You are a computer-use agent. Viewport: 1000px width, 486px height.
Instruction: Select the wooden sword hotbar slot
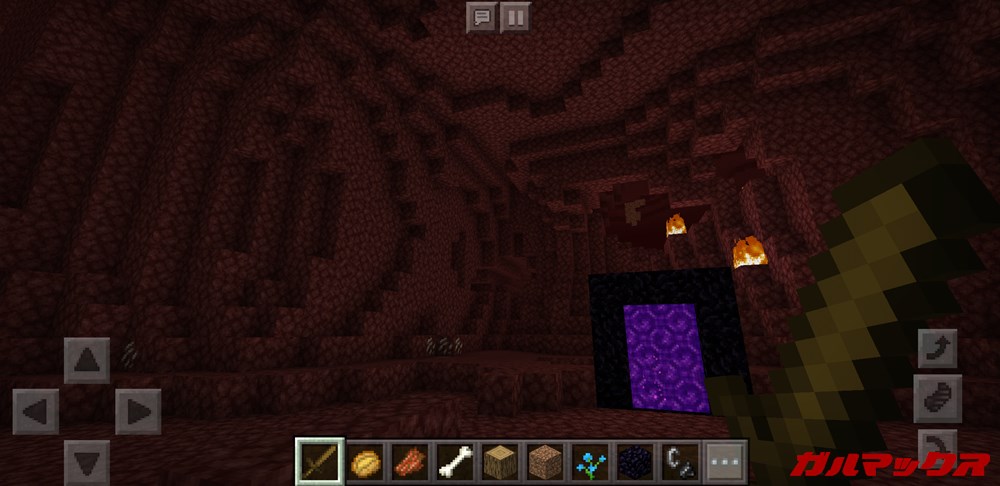(321, 463)
